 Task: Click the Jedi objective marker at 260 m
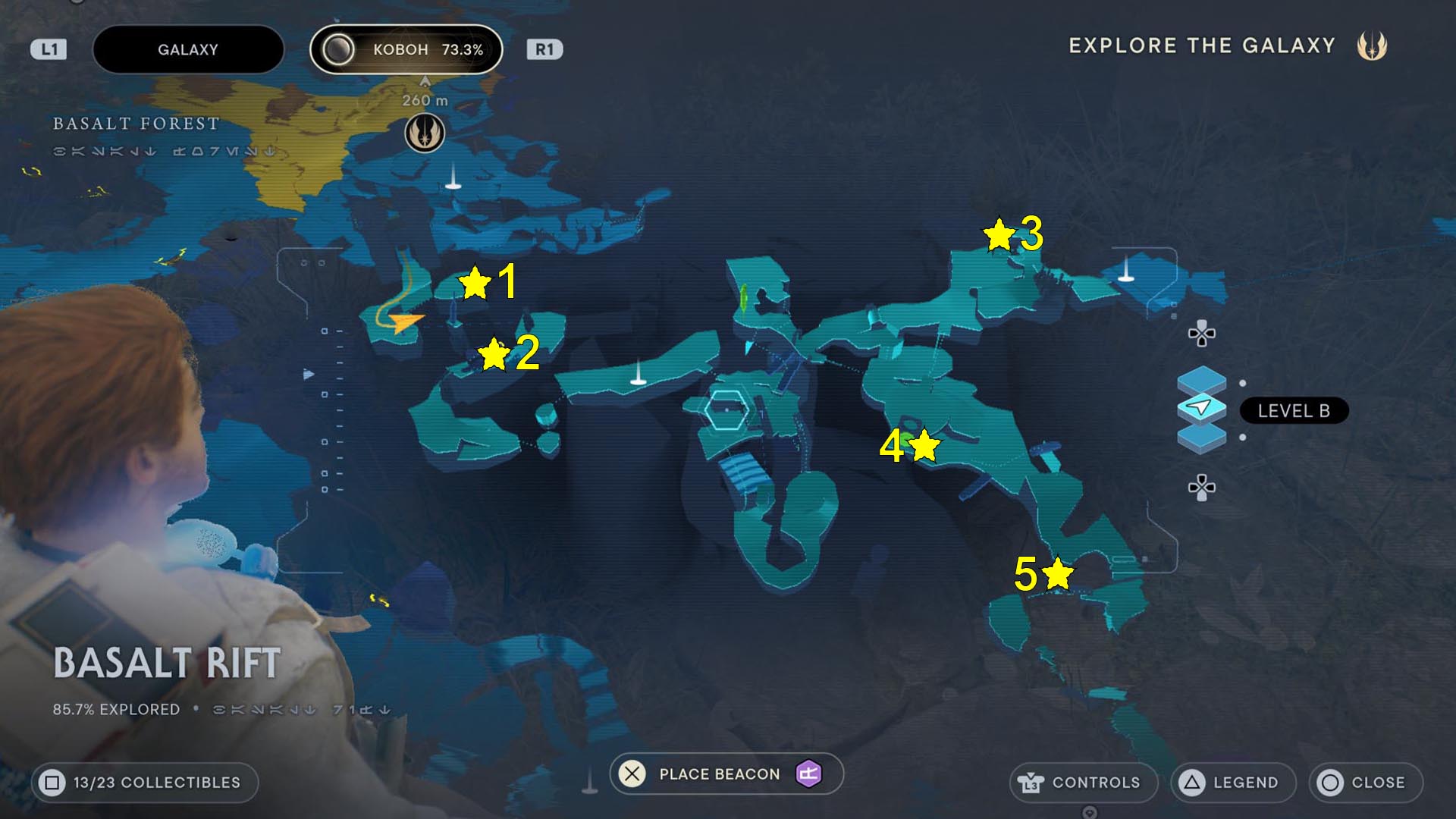pos(425,133)
